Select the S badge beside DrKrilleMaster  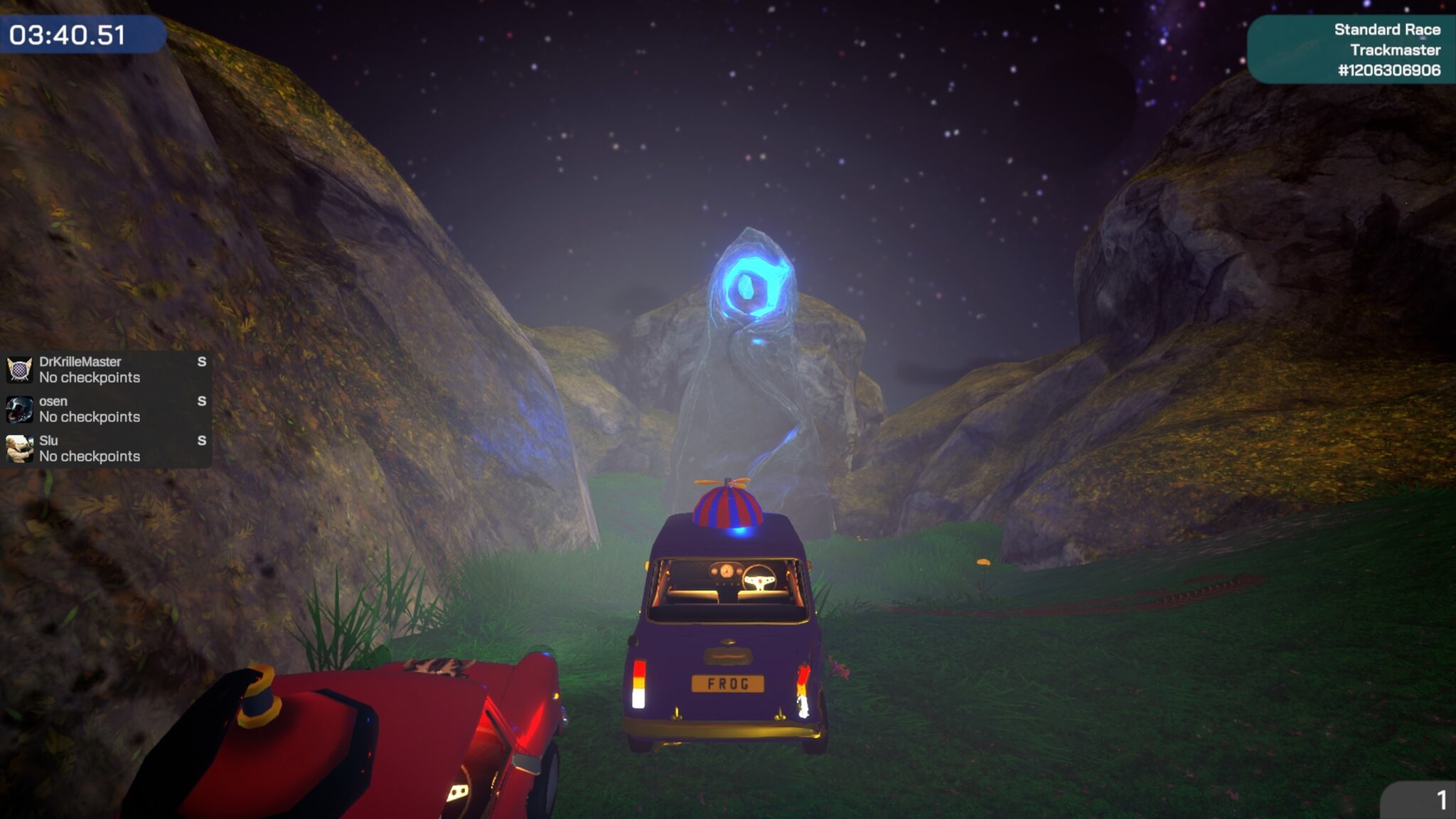[x=202, y=361]
